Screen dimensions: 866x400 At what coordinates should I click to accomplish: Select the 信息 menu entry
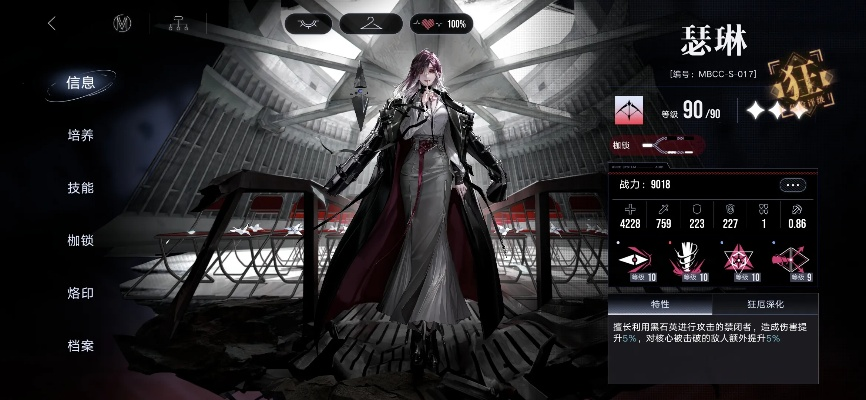tap(80, 82)
